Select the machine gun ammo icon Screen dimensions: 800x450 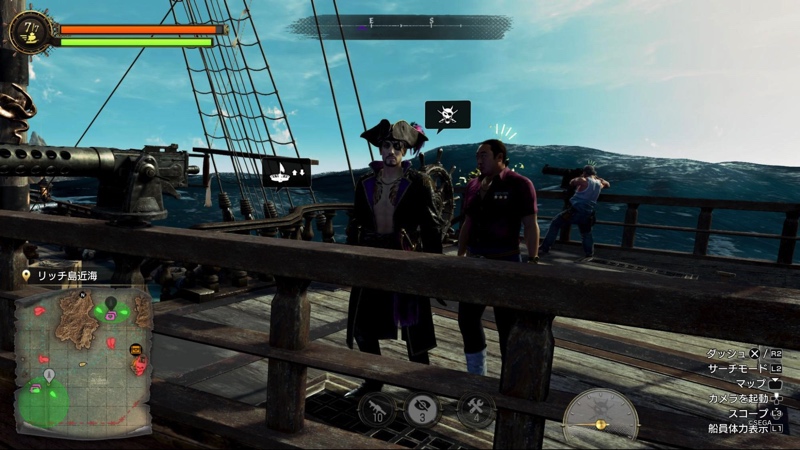(x=377, y=409)
